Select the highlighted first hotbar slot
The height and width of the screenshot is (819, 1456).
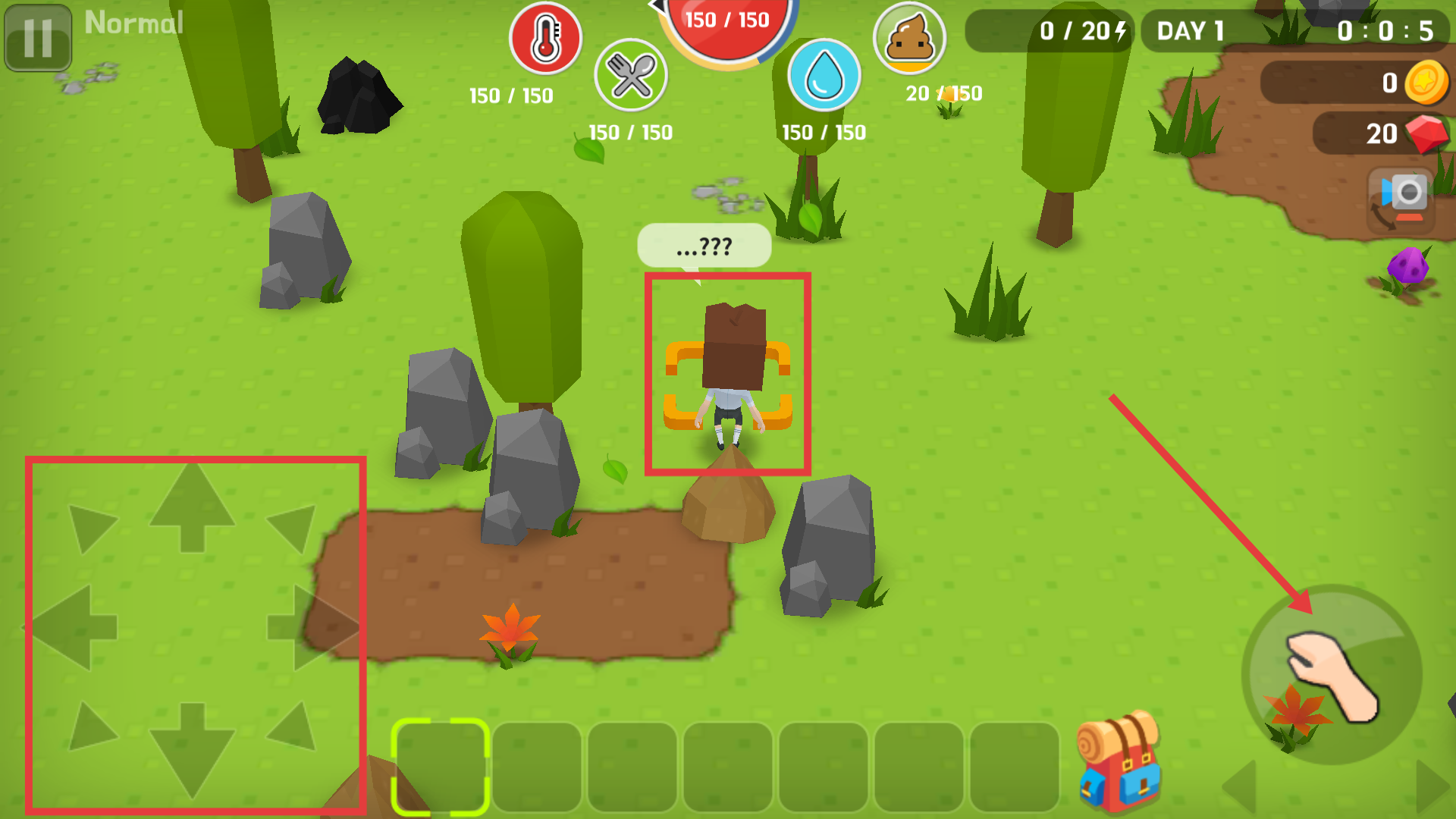click(x=440, y=766)
